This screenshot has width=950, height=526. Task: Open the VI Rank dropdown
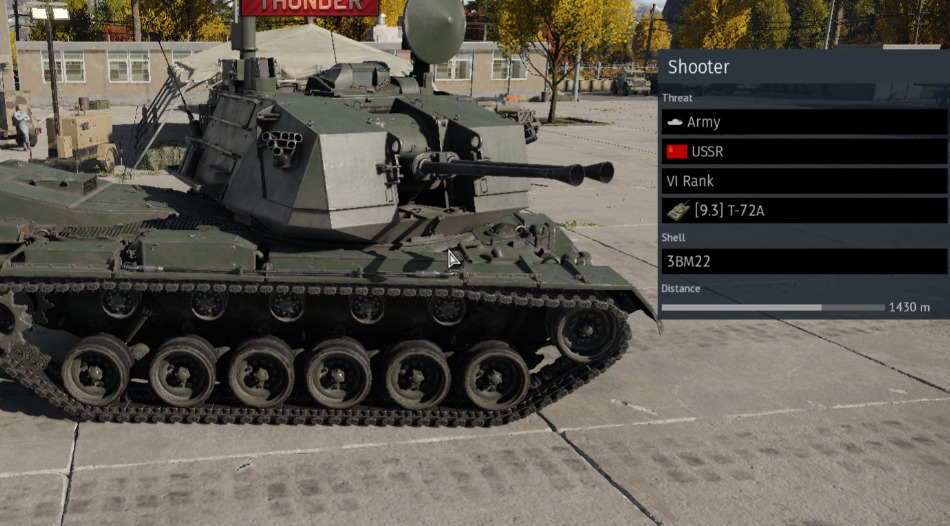804,182
